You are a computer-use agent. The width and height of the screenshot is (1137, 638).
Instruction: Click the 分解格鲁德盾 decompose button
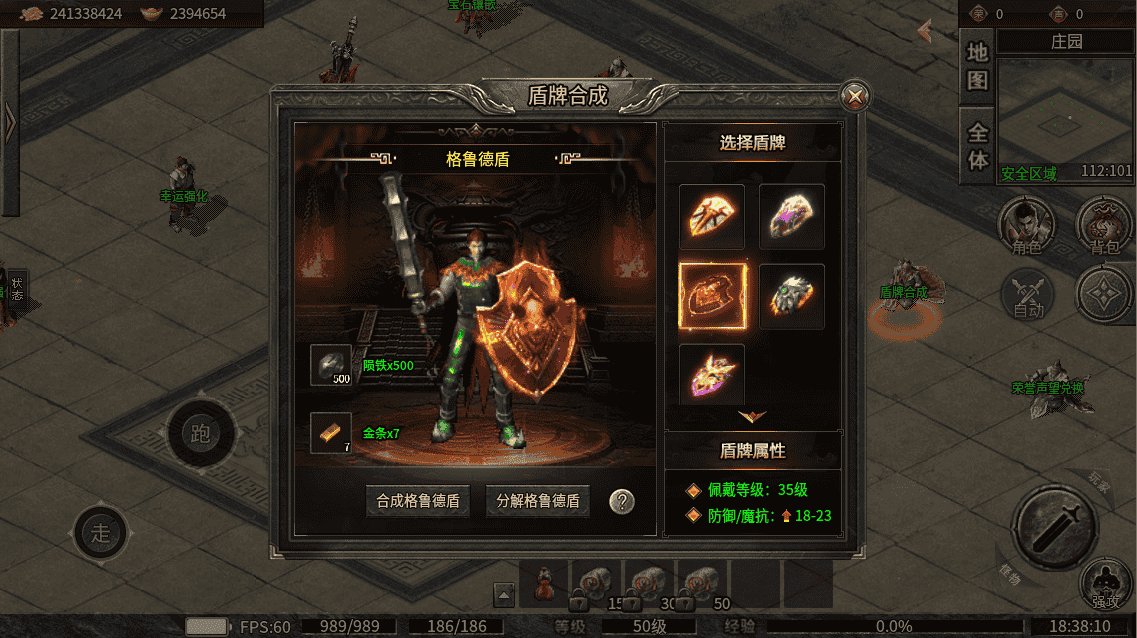coord(538,501)
